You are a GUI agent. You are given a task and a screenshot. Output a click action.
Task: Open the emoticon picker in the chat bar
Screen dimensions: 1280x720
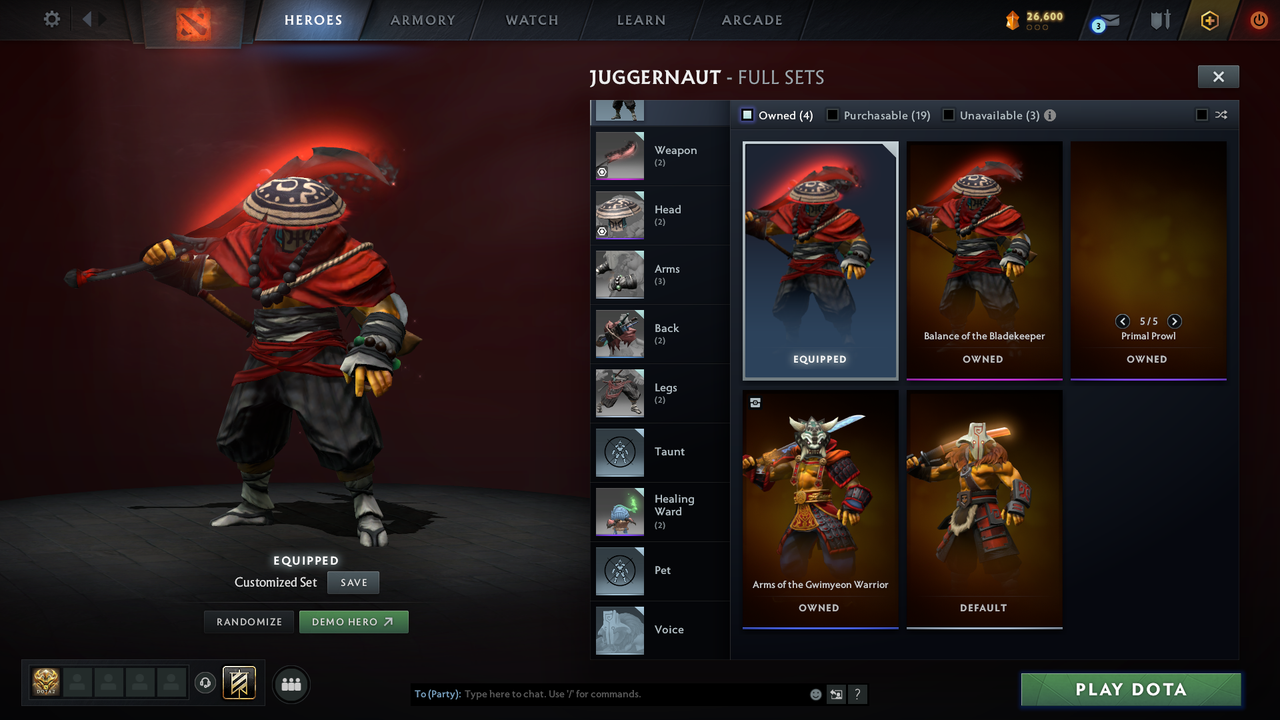click(x=814, y=693)
